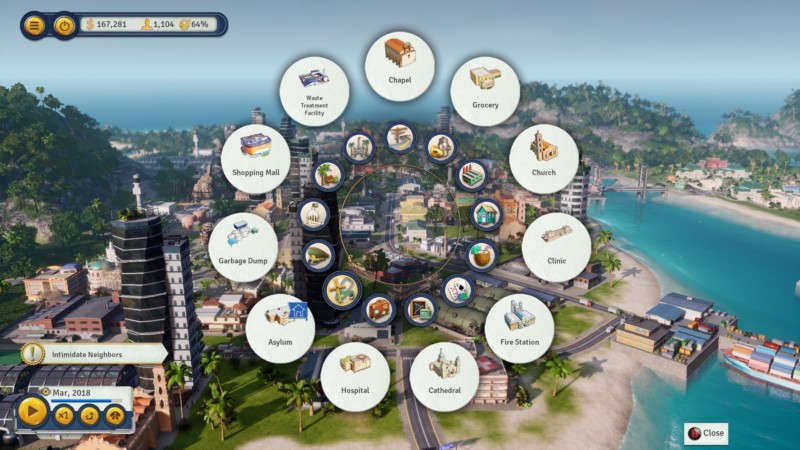The width and height of the screenshot is (800, 450).
Task: Pick the Asylum building
Action: click(280, 328)
